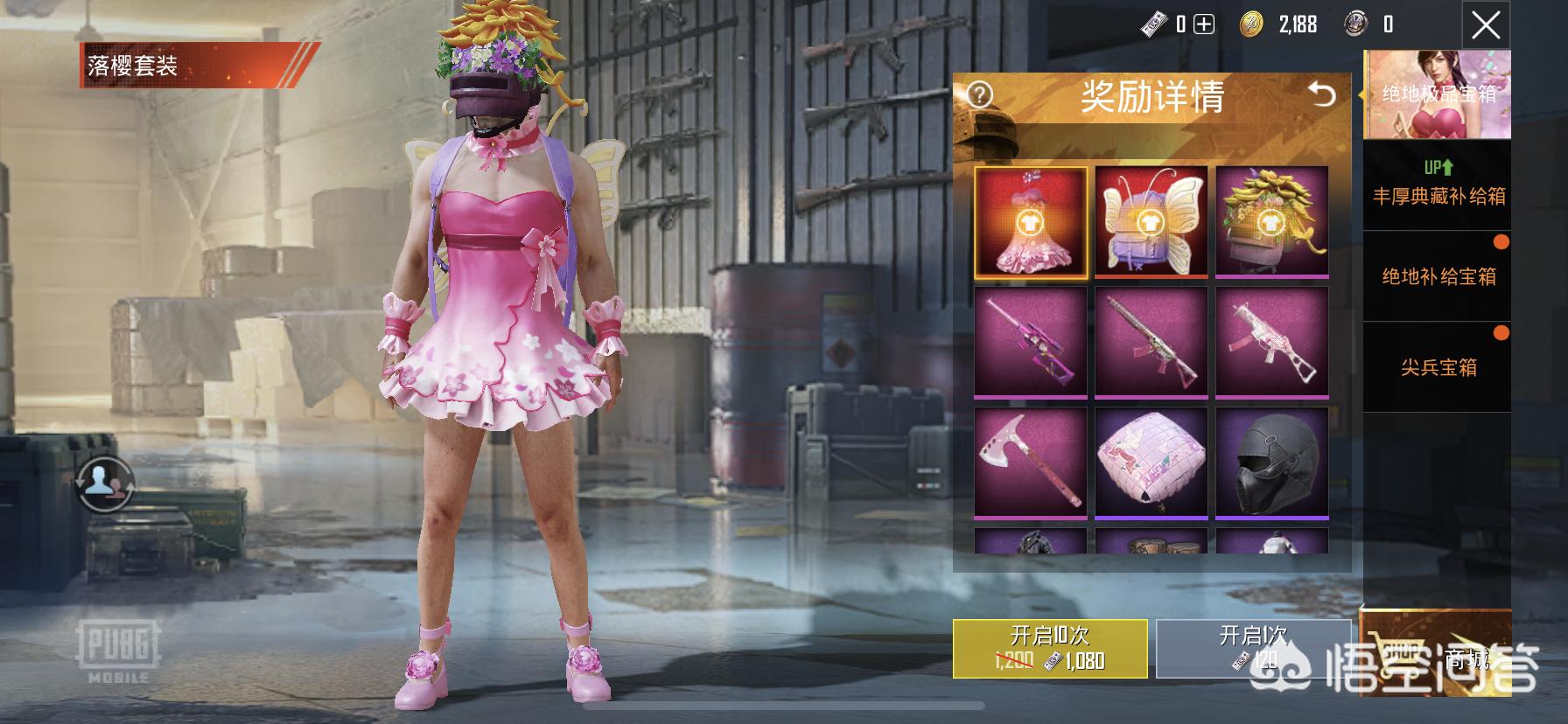Choose the pink parachute reward tile
The image size is (1568, 724).
point(1151,463)
